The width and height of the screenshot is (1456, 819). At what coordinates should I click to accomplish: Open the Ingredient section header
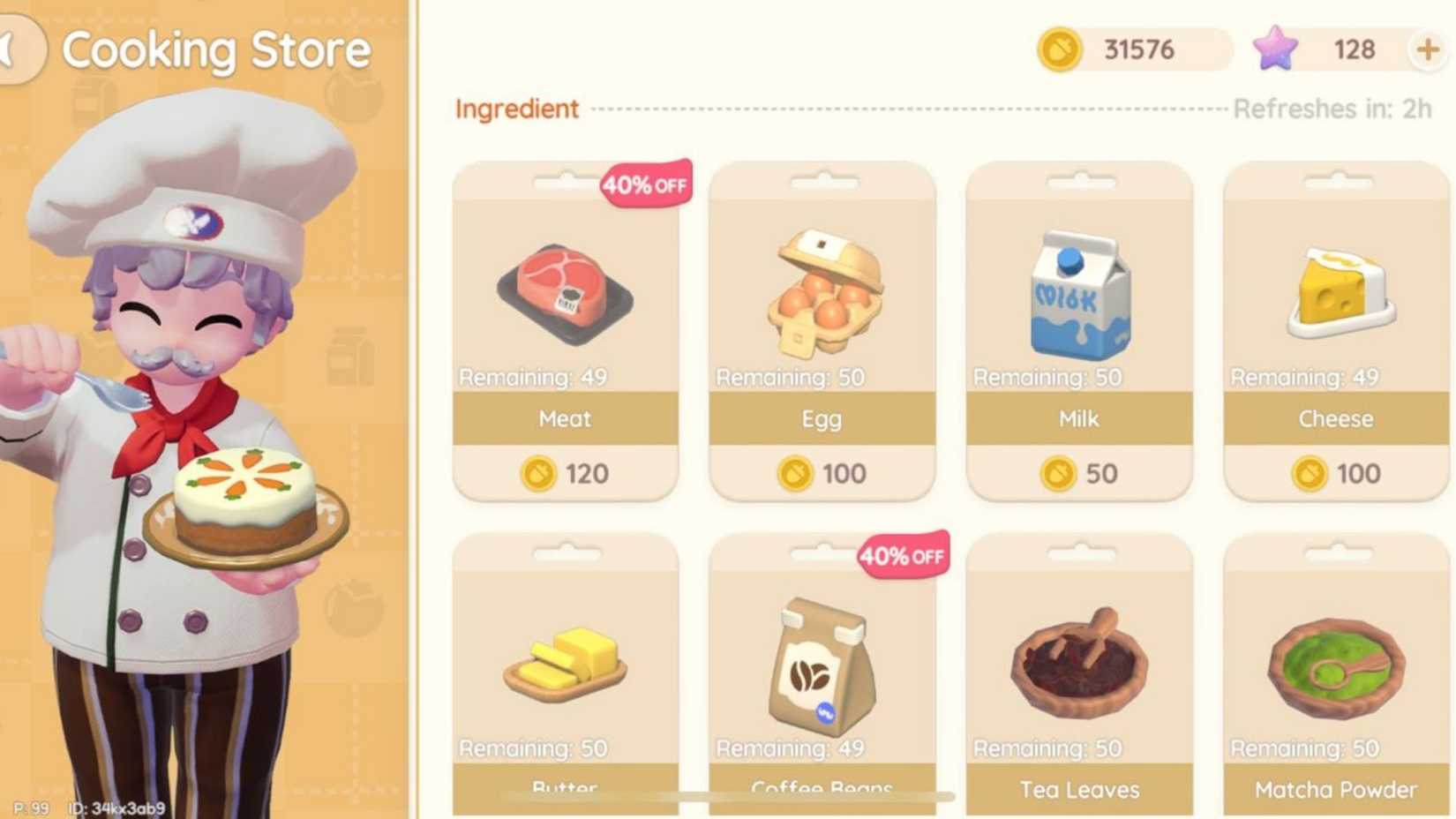(516, 109)
